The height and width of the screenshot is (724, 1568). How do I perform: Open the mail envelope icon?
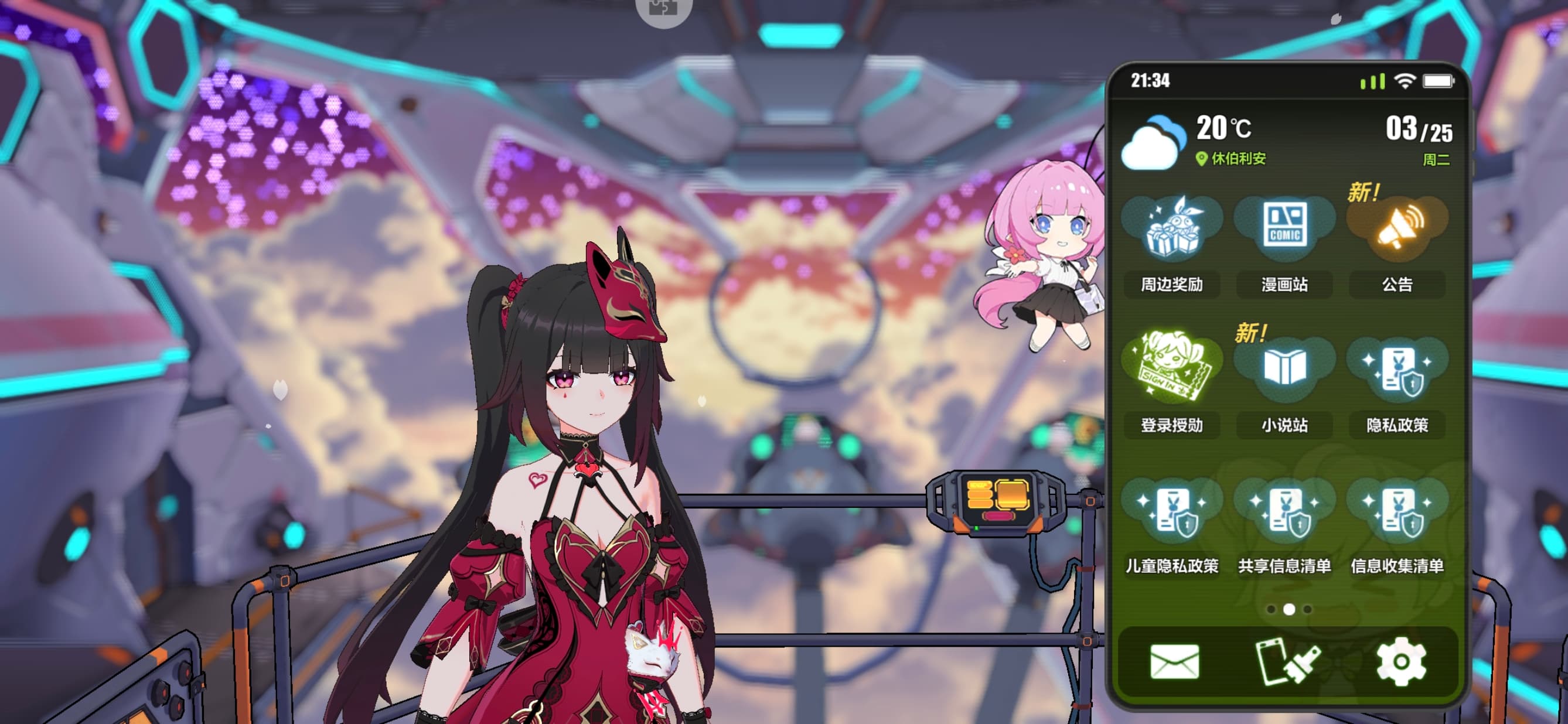[1174, 661]
